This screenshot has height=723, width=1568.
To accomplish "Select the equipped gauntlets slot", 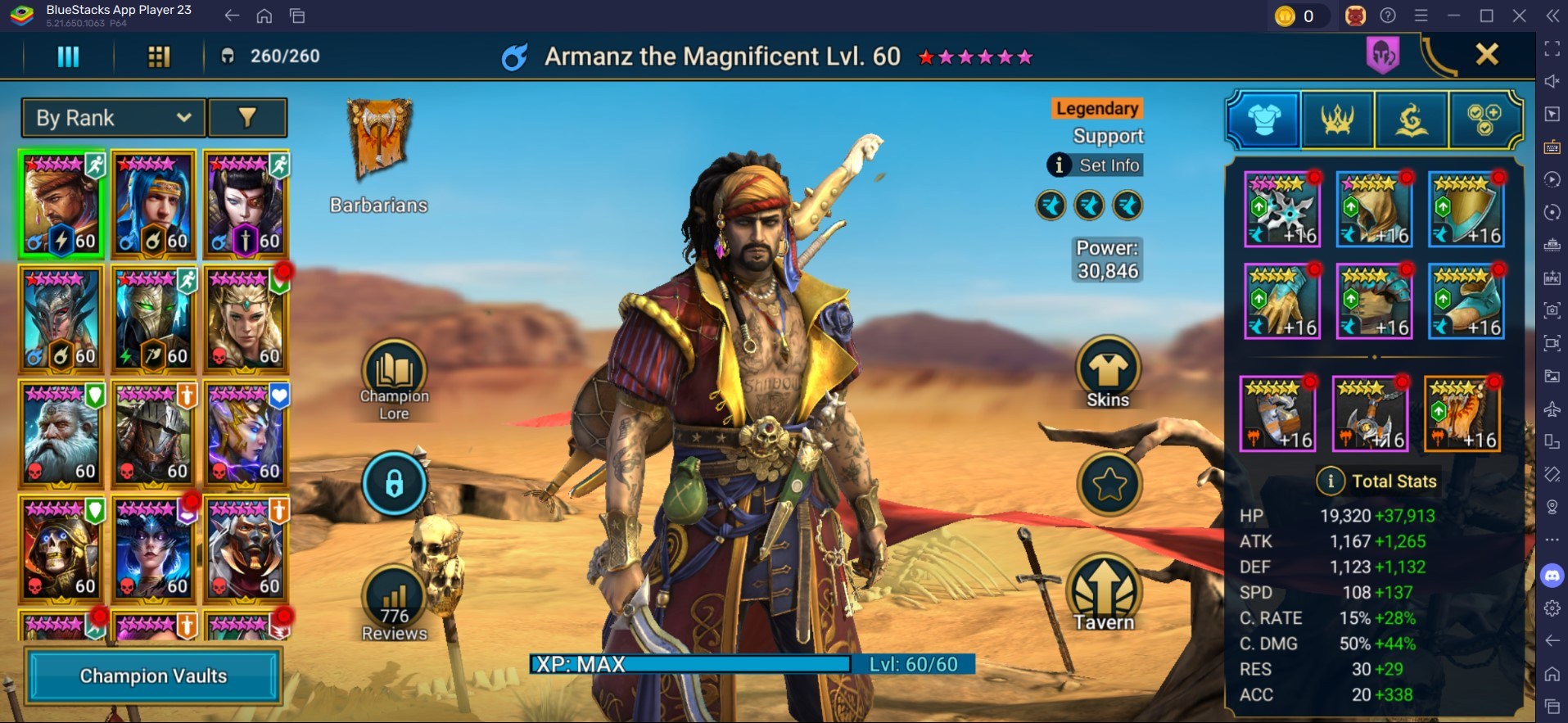I will (1281, 301).
